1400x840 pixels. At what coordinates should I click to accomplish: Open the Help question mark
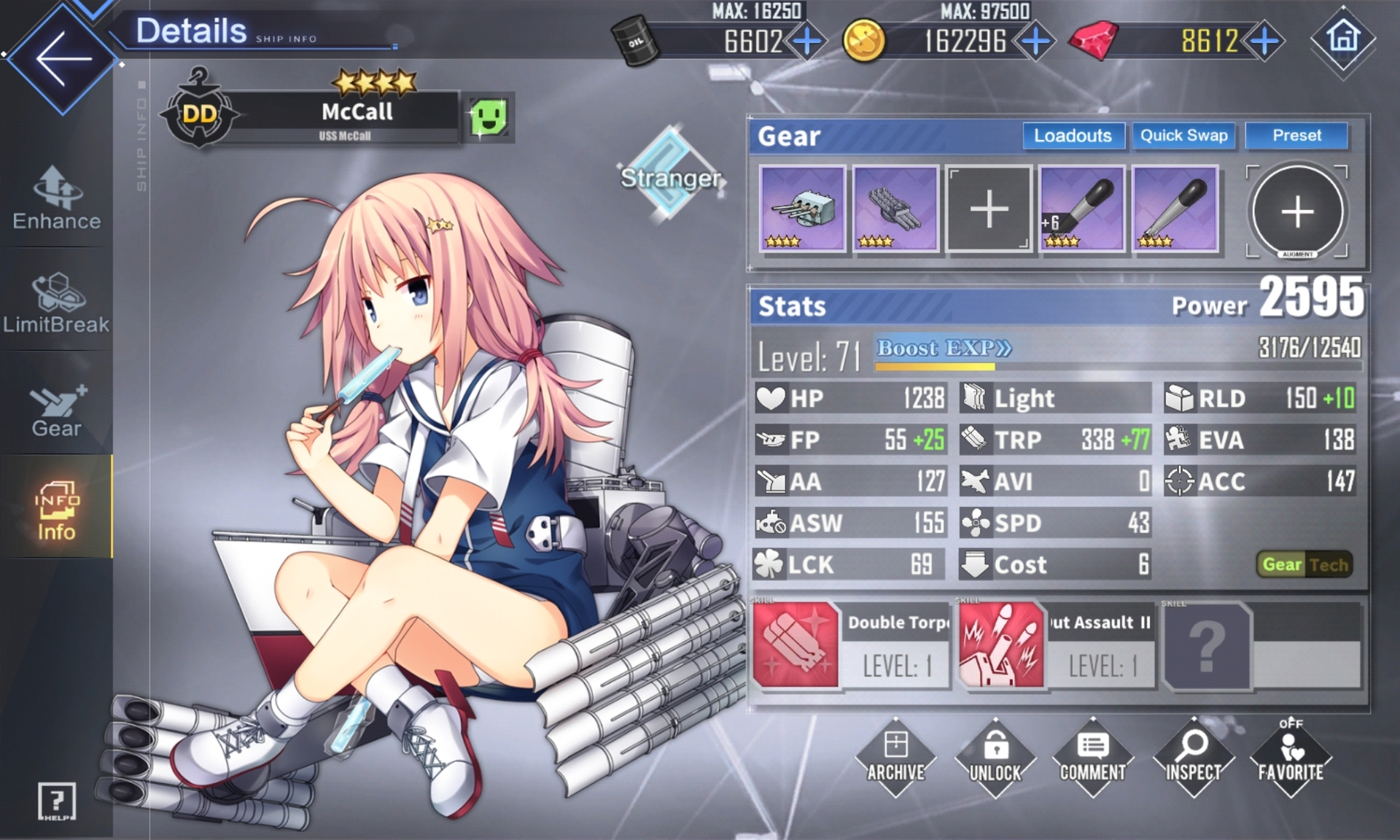[56, 801]
